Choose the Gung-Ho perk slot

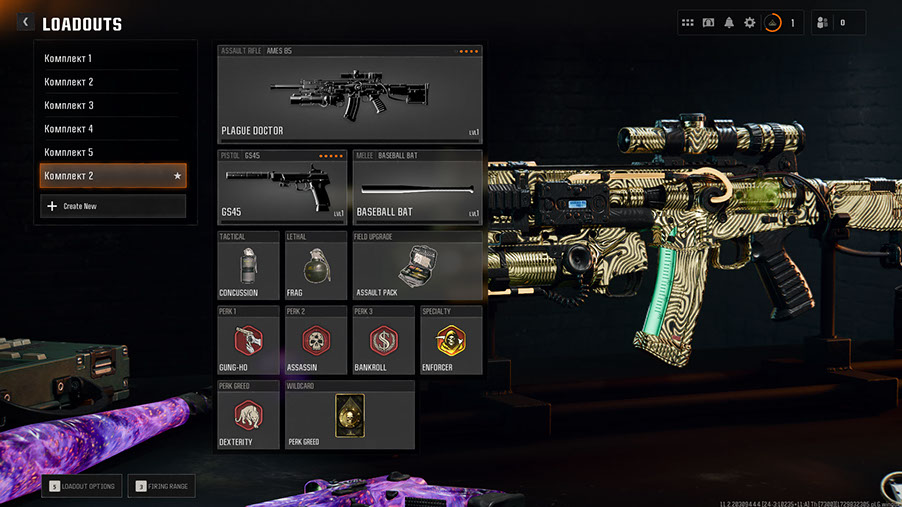coord(248,340)
